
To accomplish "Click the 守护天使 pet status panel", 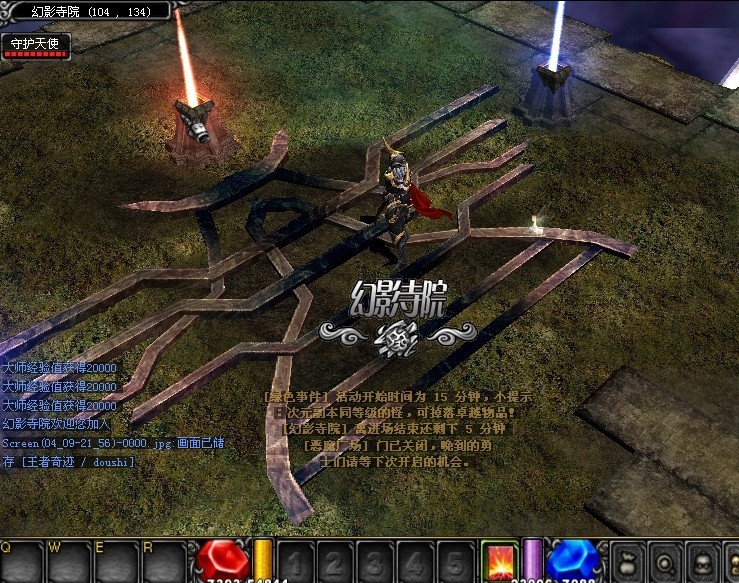I will tap(35, 45).
